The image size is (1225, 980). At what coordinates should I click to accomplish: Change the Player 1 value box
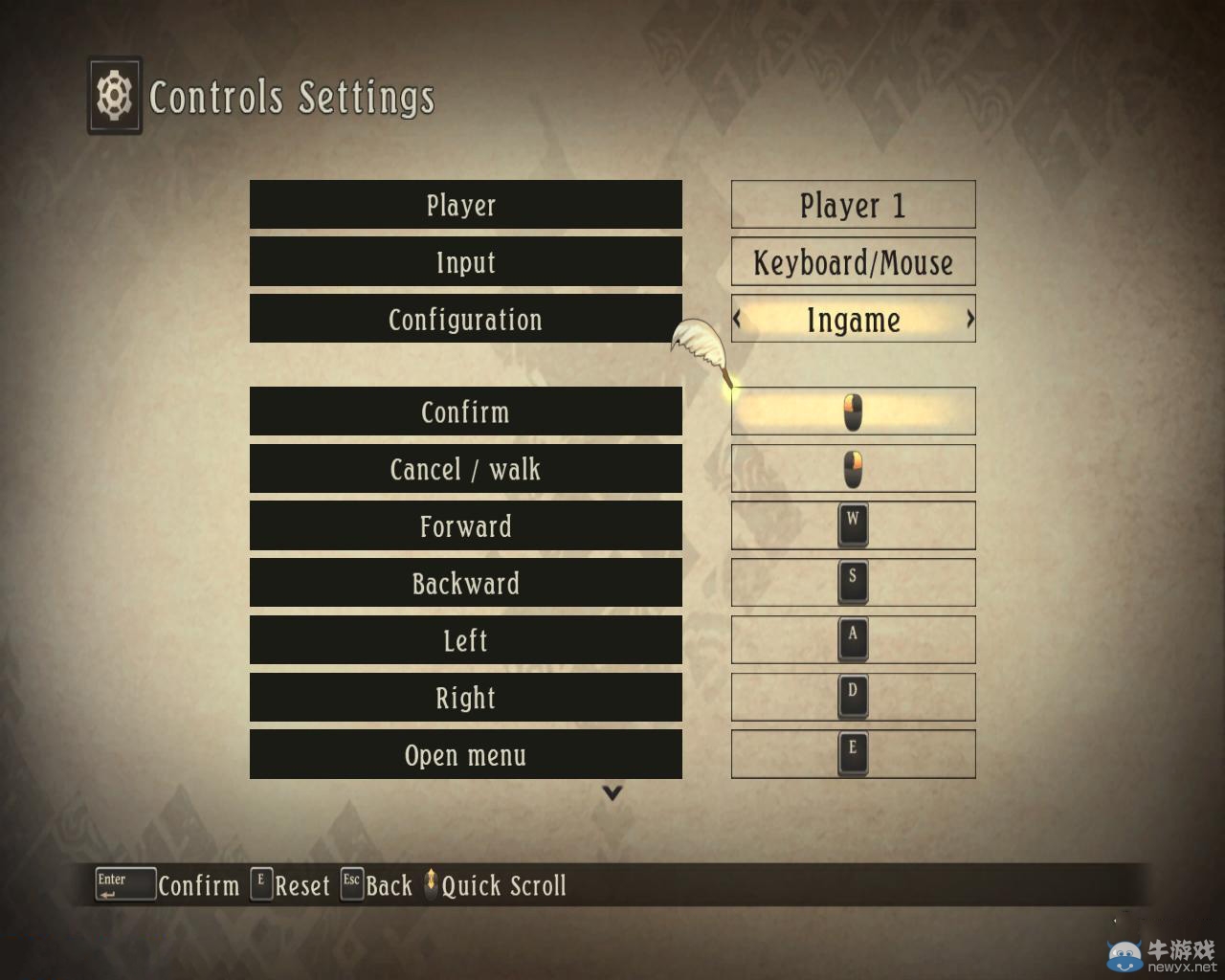pos(853,205)
